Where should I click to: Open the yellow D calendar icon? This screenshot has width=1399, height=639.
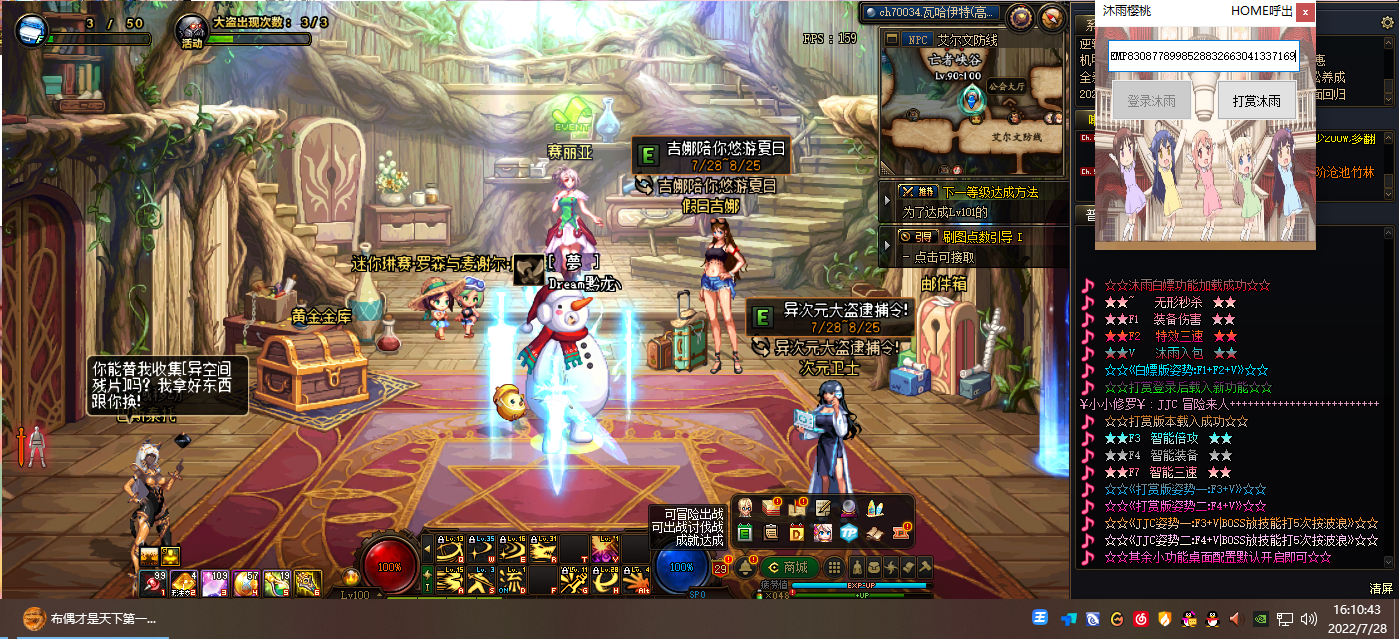click(797, 532)
